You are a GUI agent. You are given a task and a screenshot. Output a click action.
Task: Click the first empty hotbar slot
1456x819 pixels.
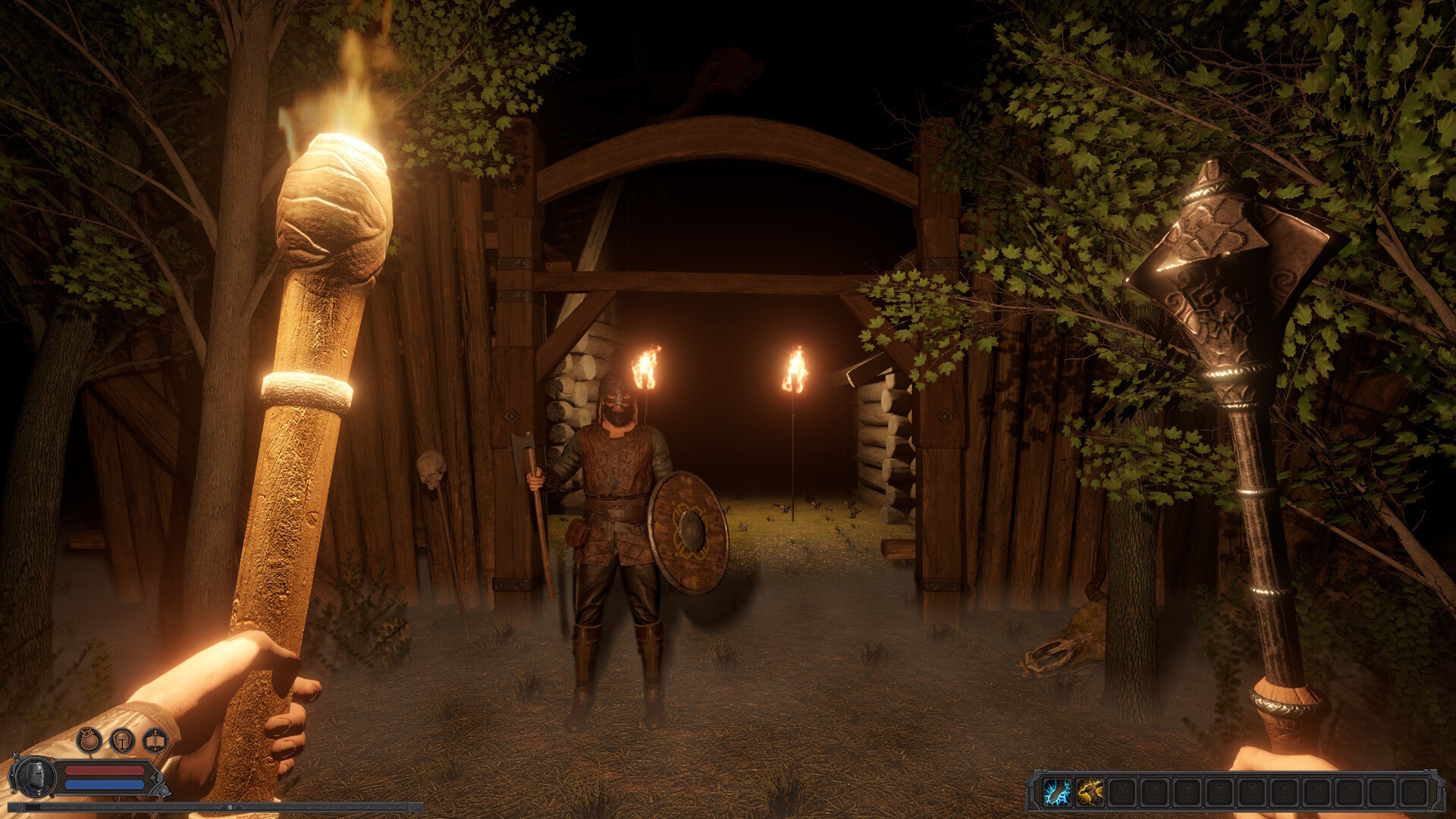(1123, 792)
